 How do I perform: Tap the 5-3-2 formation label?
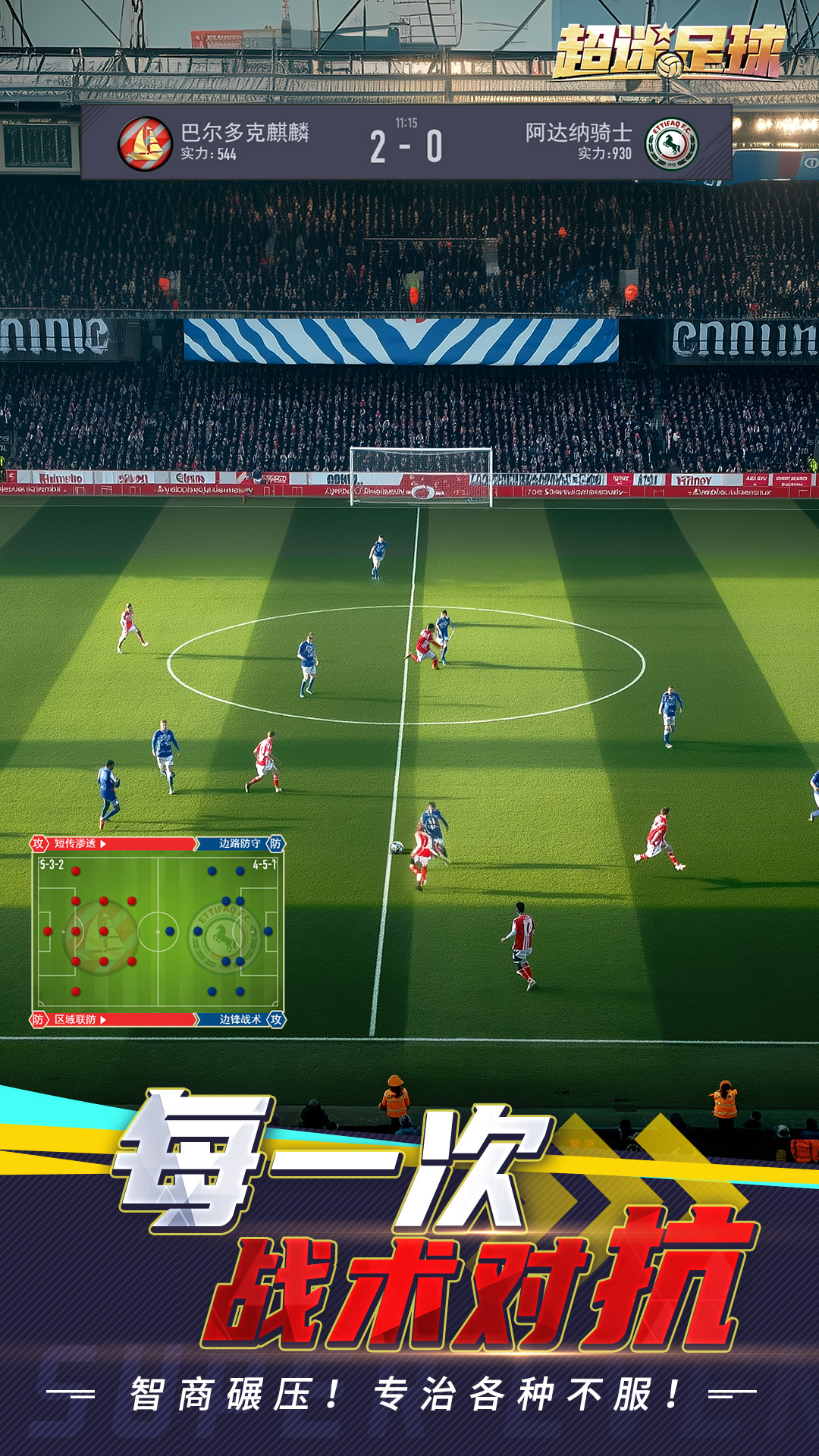tap(52, 864)
